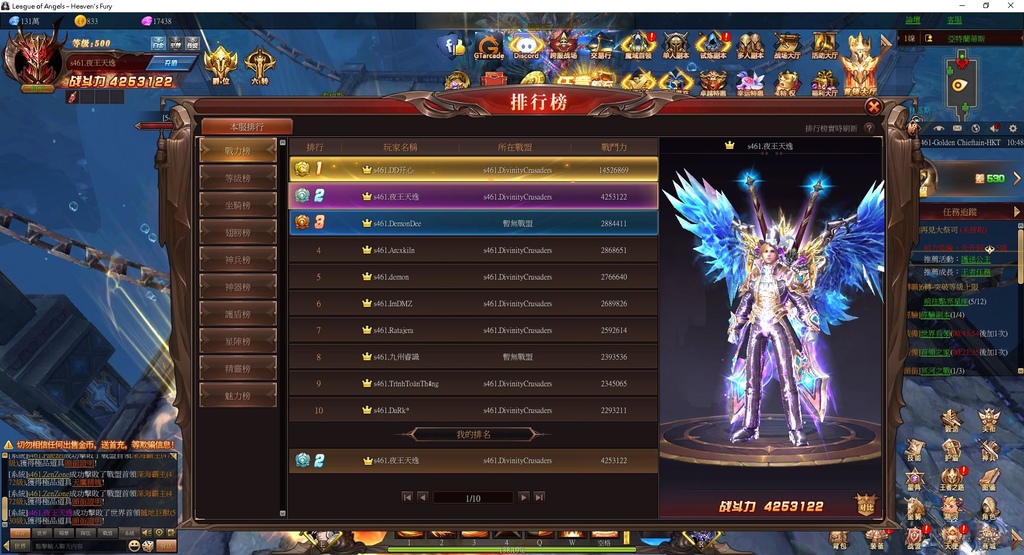
Task: Select the s461.Ratajera ranking row
Action: pyautogui.click(x=473, y=330)
